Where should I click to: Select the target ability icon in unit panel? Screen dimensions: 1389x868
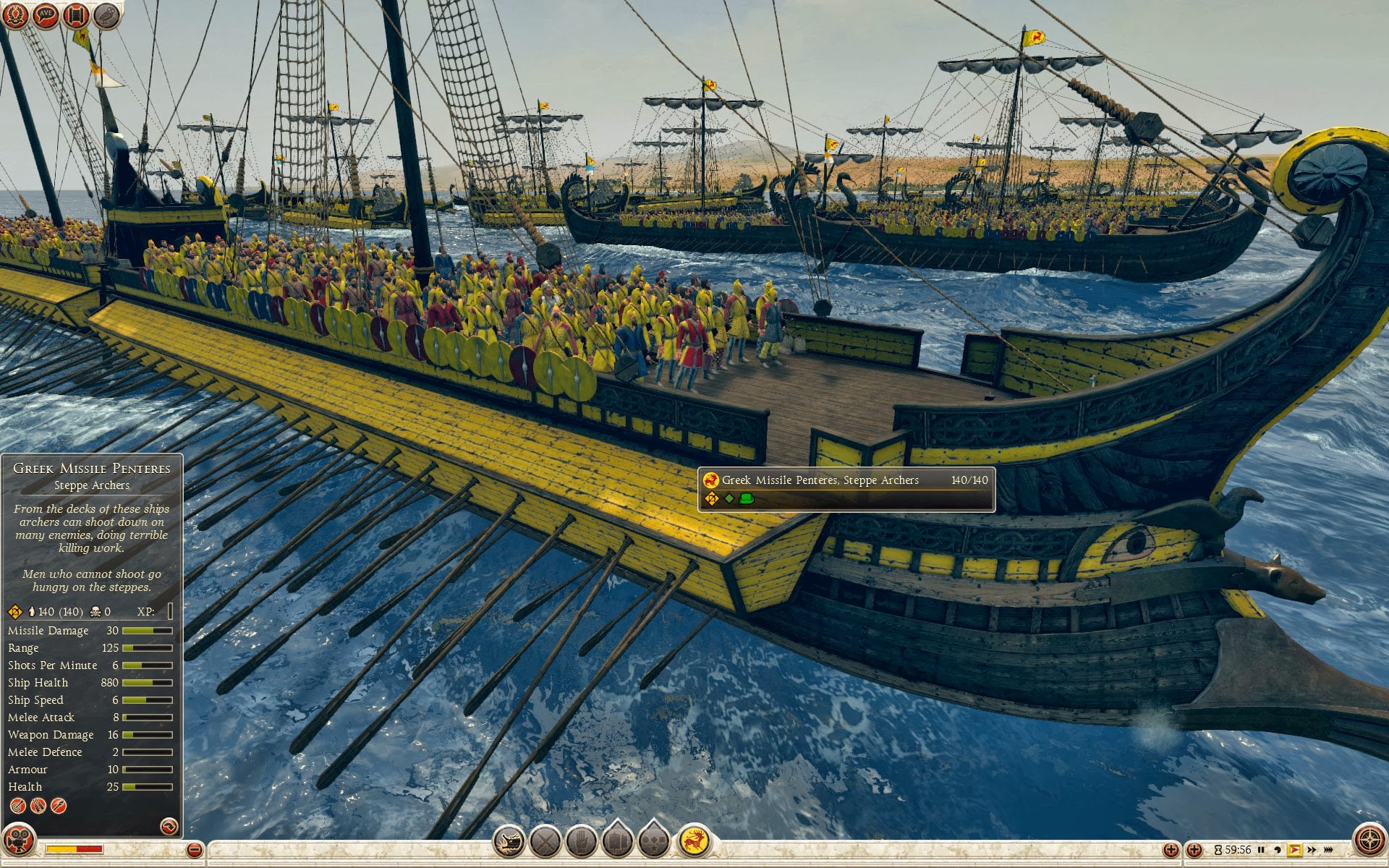[x=17, y=806]
